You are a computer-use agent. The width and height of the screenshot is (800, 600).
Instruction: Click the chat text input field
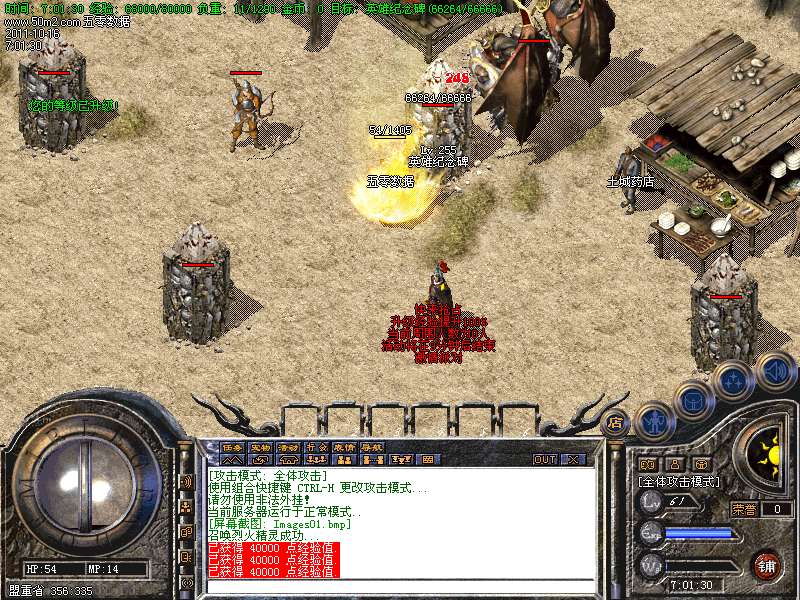point(400,586)
